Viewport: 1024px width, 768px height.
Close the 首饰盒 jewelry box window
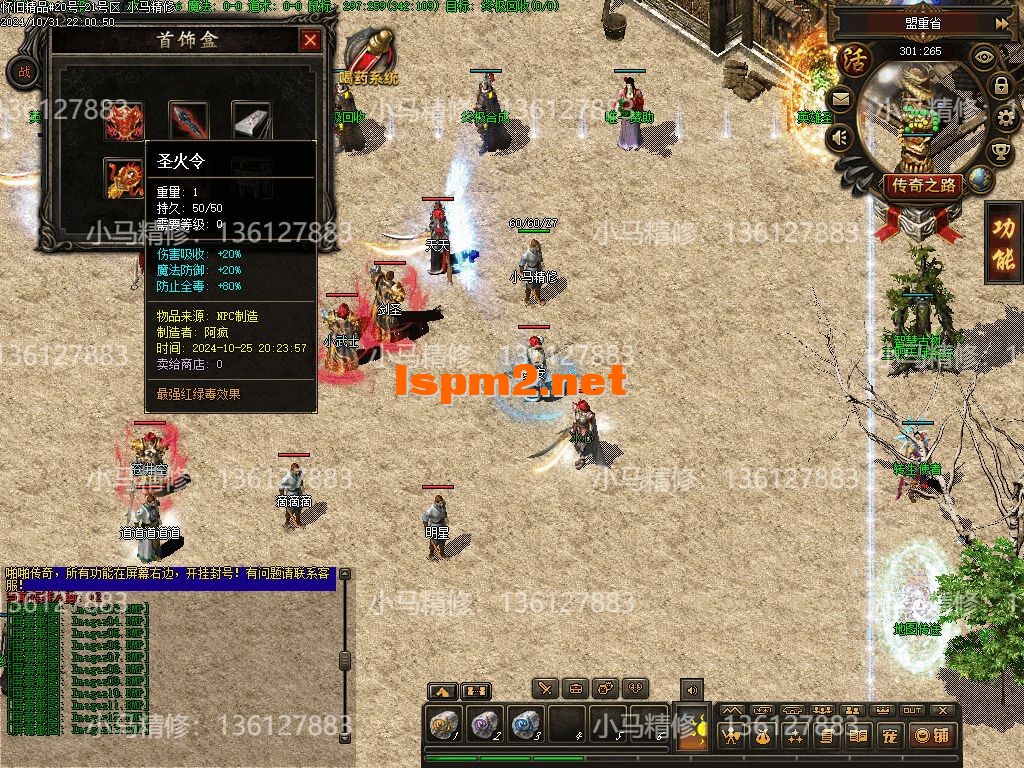point(310,40)
